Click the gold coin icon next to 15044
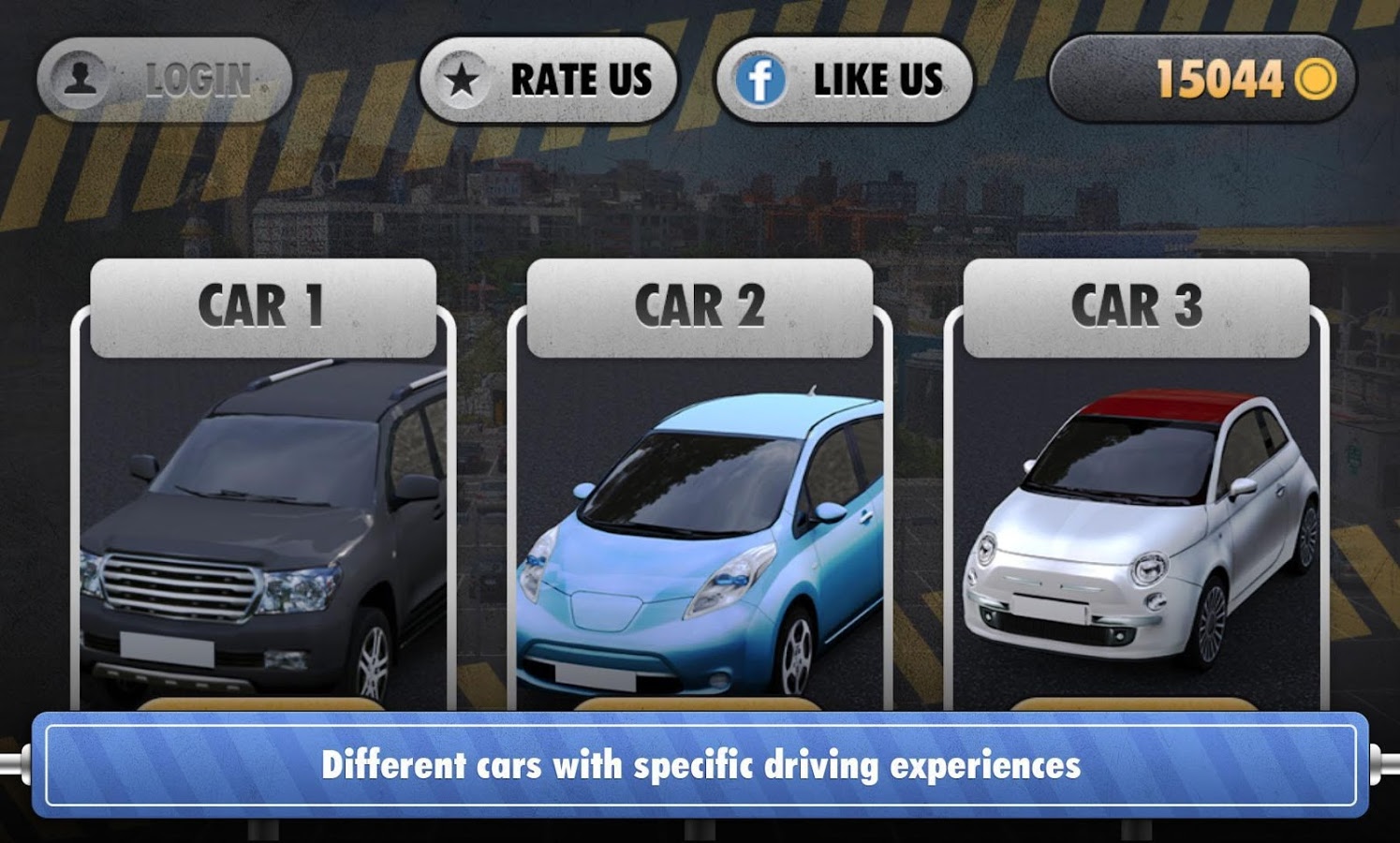 pos(1315,80)
